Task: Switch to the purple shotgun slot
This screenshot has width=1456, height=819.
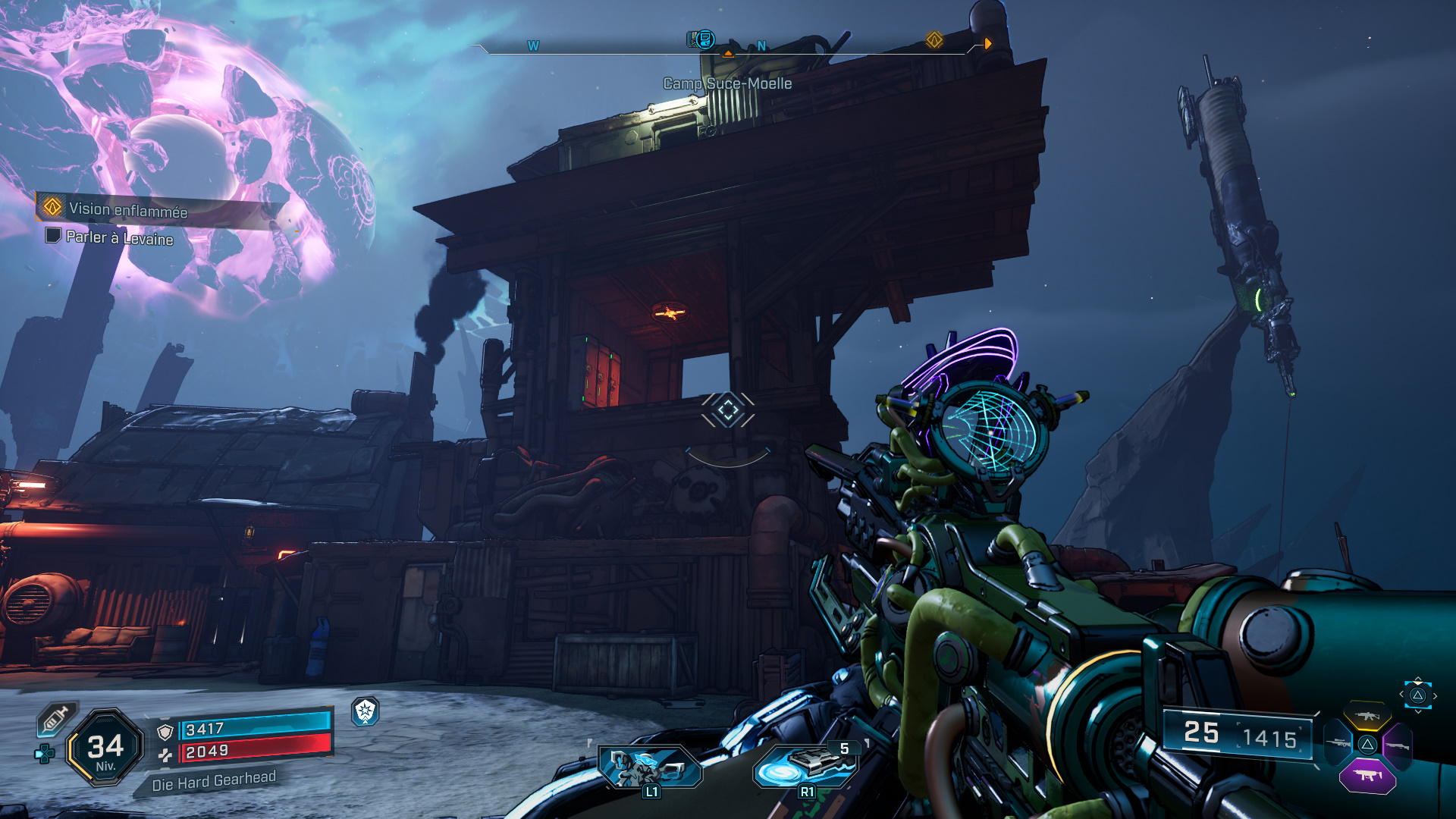Action: (x=1397, y=746)
